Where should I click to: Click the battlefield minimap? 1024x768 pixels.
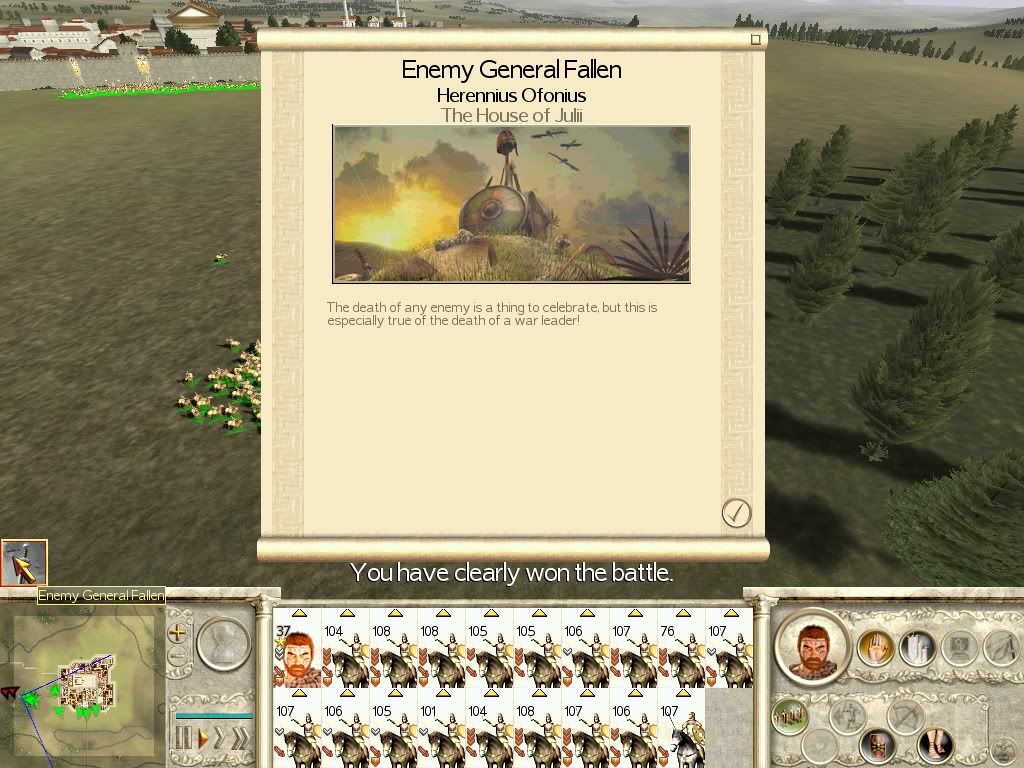point(85,682)
